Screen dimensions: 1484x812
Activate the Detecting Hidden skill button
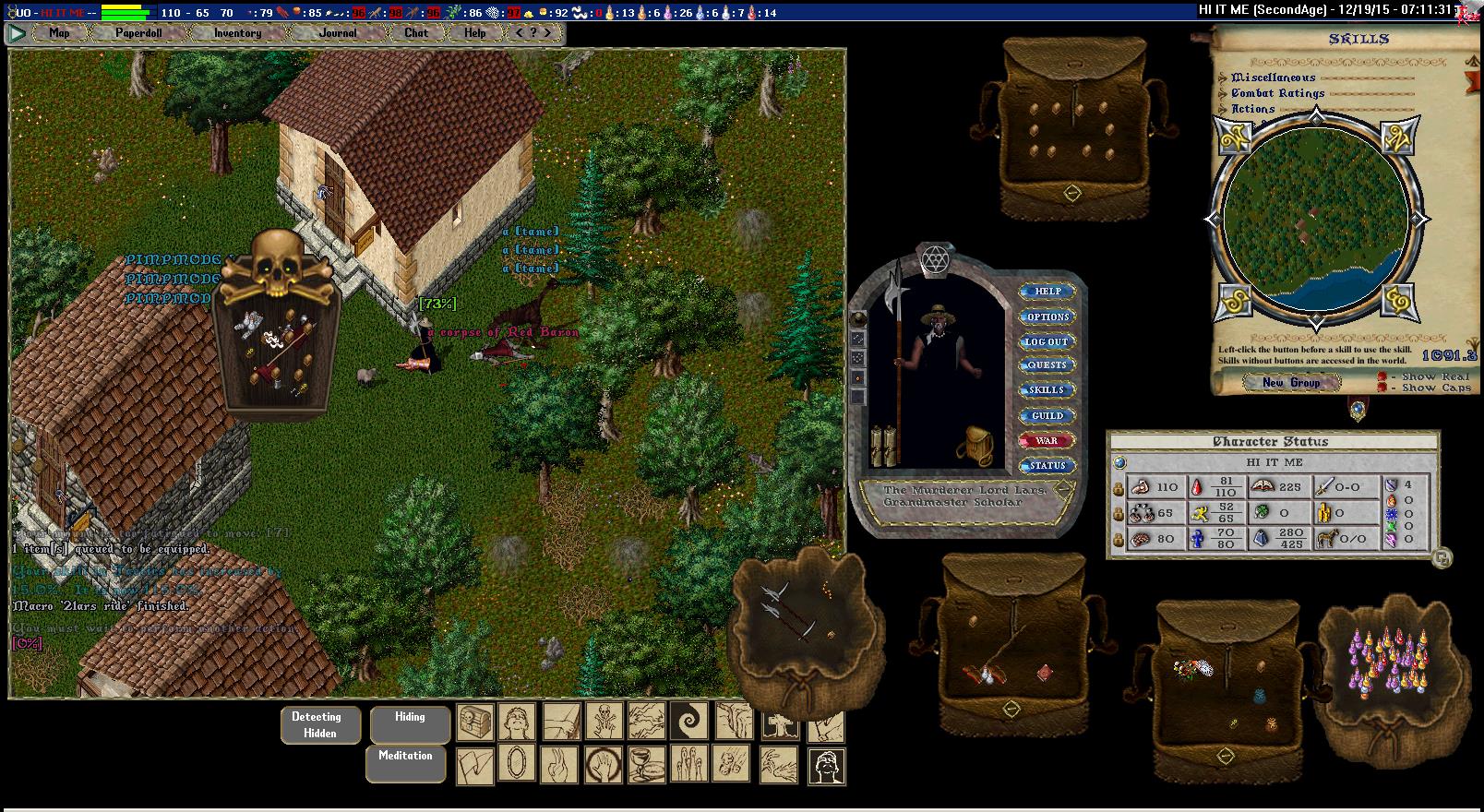(316, 724)
